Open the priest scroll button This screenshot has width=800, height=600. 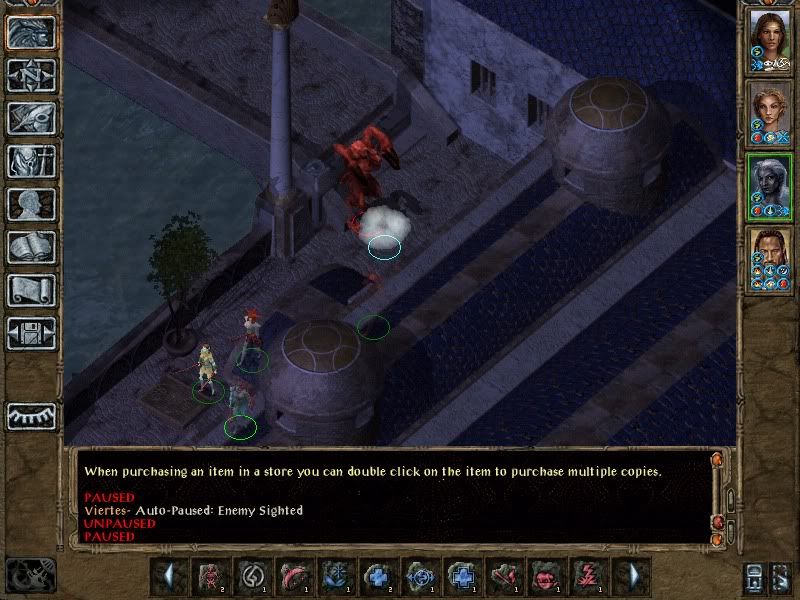[31, 290]
